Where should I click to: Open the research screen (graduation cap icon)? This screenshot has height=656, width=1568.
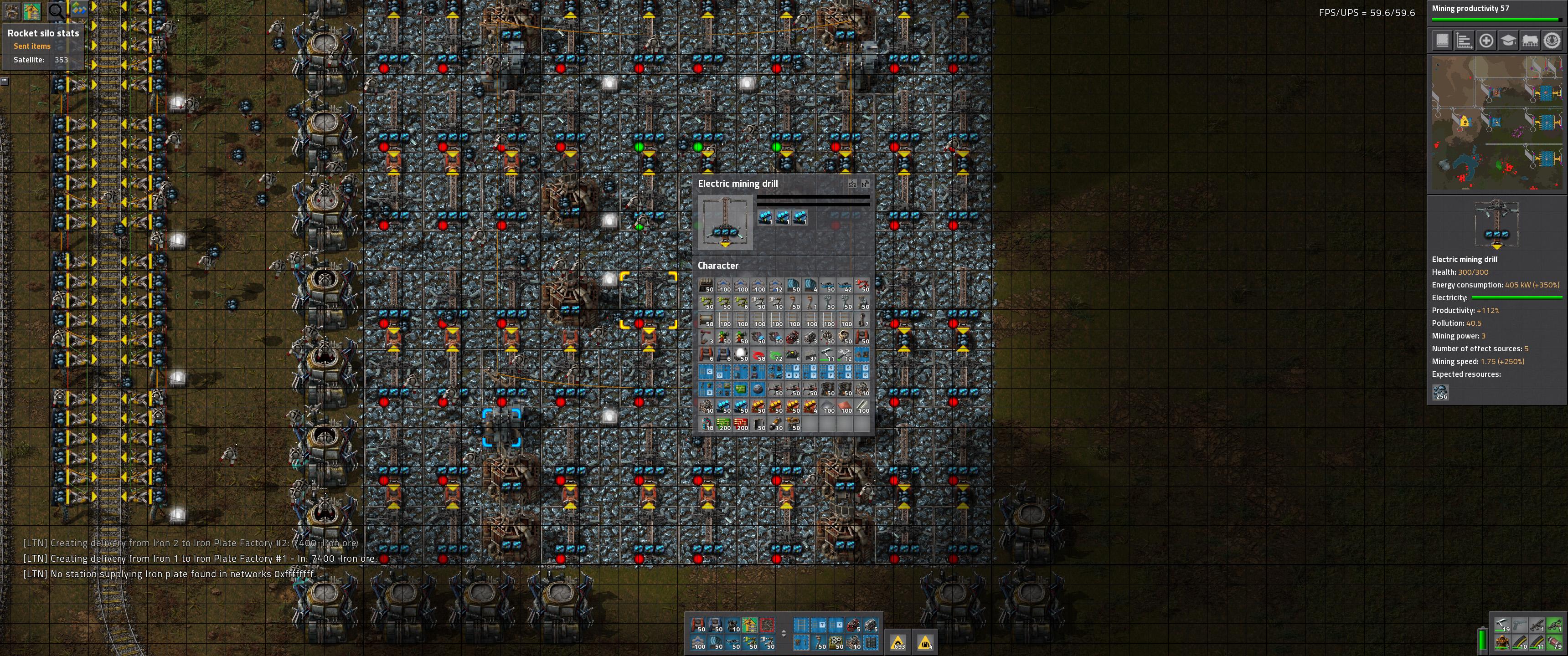click(x=1508, y=40)
